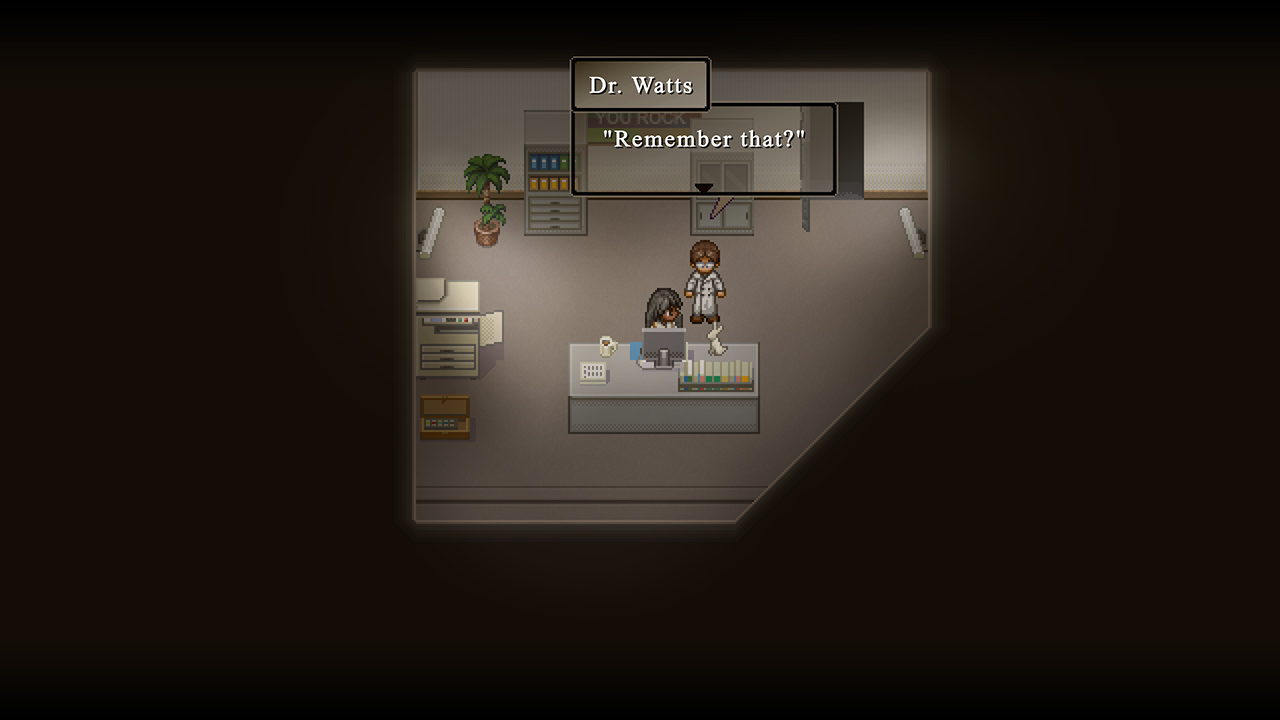Viewport: 1280px width, 720px height.
Task: Click the continue arrow in the dialogue box
Action: (703, 188)
